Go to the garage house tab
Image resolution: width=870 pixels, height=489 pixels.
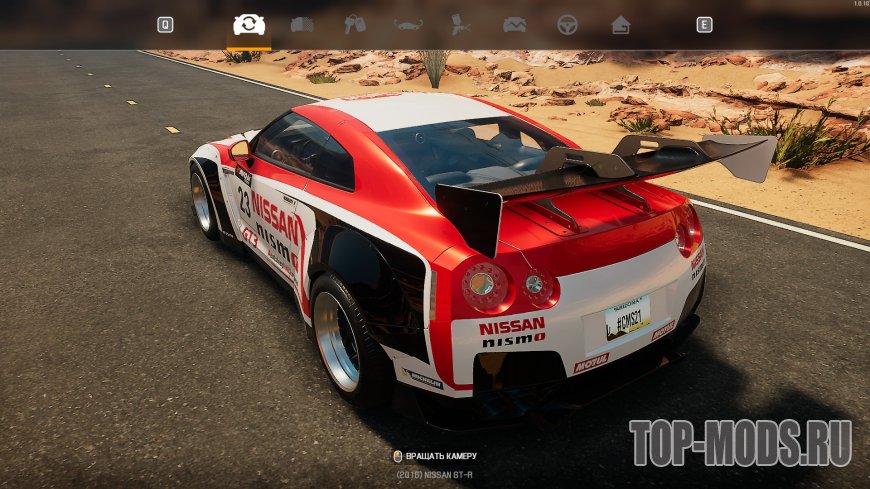point(620,25)
